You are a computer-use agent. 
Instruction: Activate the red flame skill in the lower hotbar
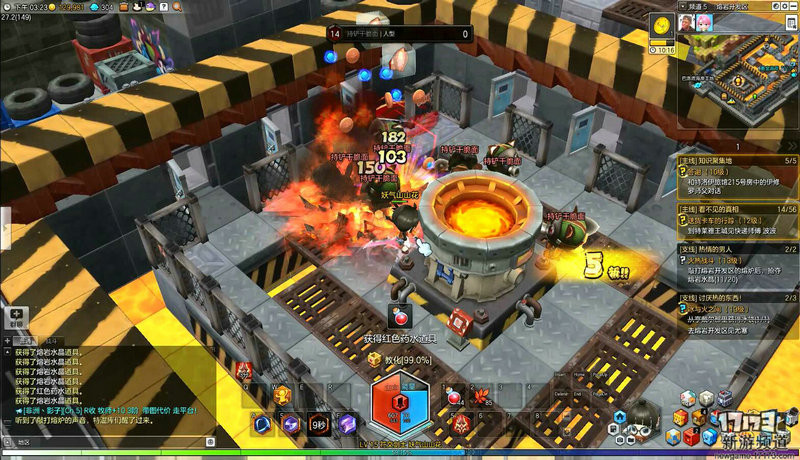[x=461, y=425]
